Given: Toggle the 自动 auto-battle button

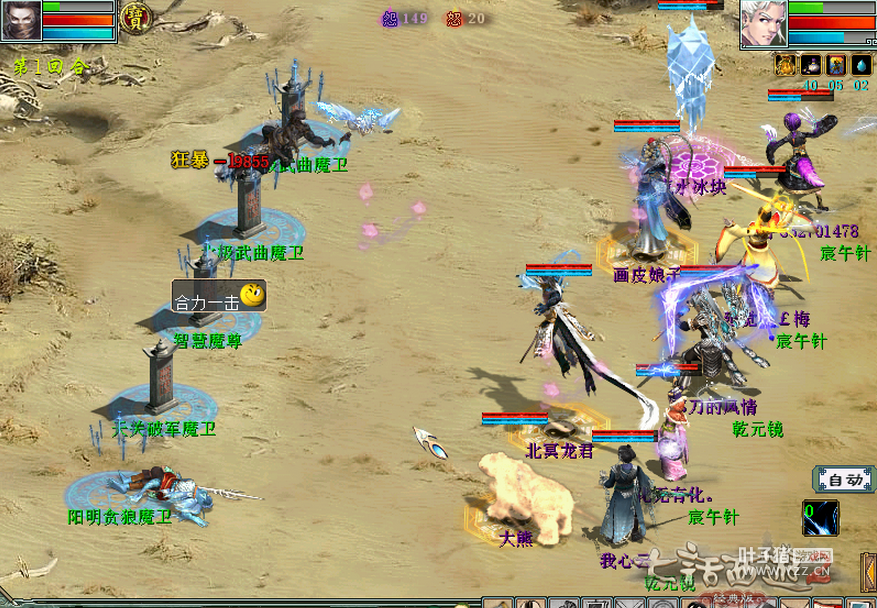Looking at the screenshot, I should 842,480.
